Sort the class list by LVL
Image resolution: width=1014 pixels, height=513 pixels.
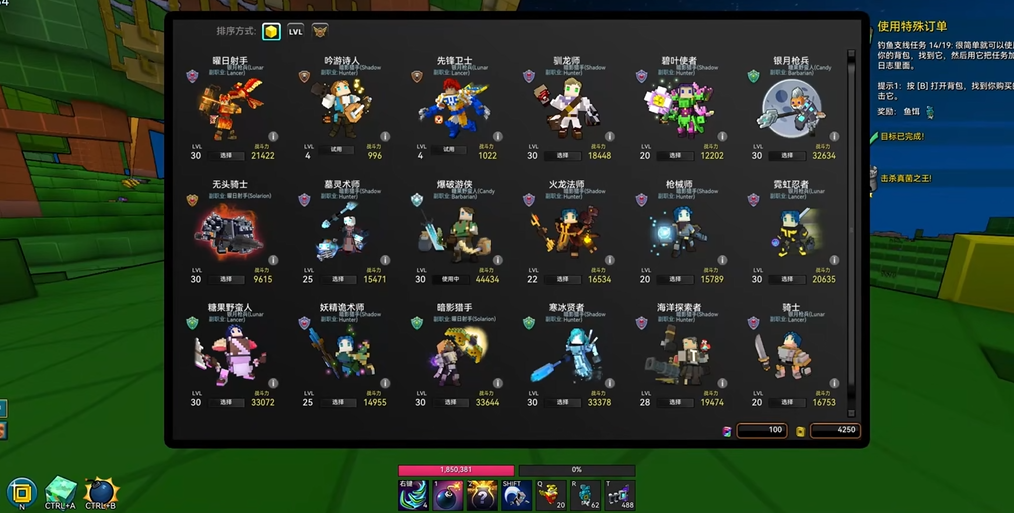click(x=296, y=32)
